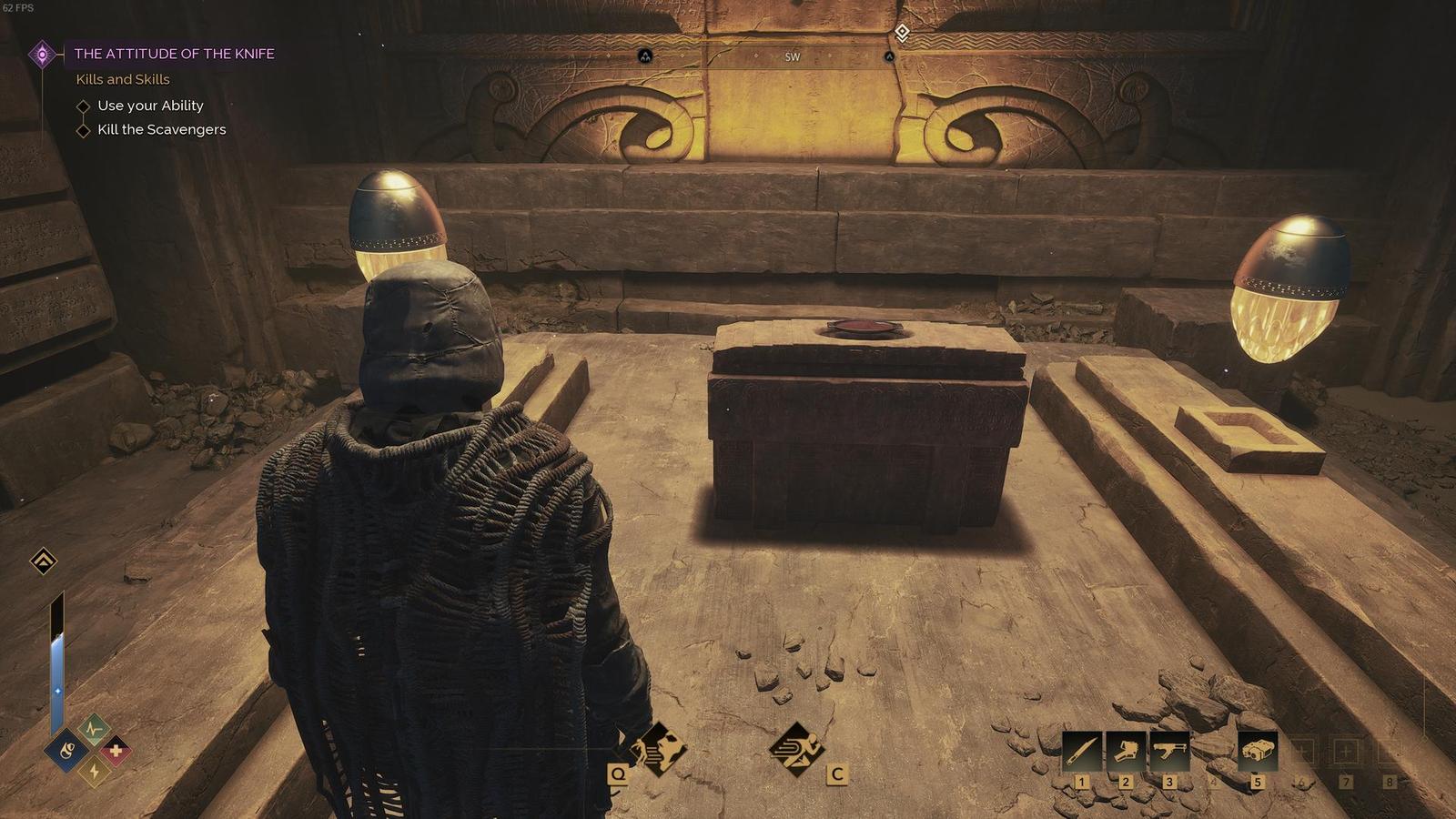Equip the rifle in hotbar slot 3
Viewport: 1456px width, 819px height.
tap(1171, 751)
